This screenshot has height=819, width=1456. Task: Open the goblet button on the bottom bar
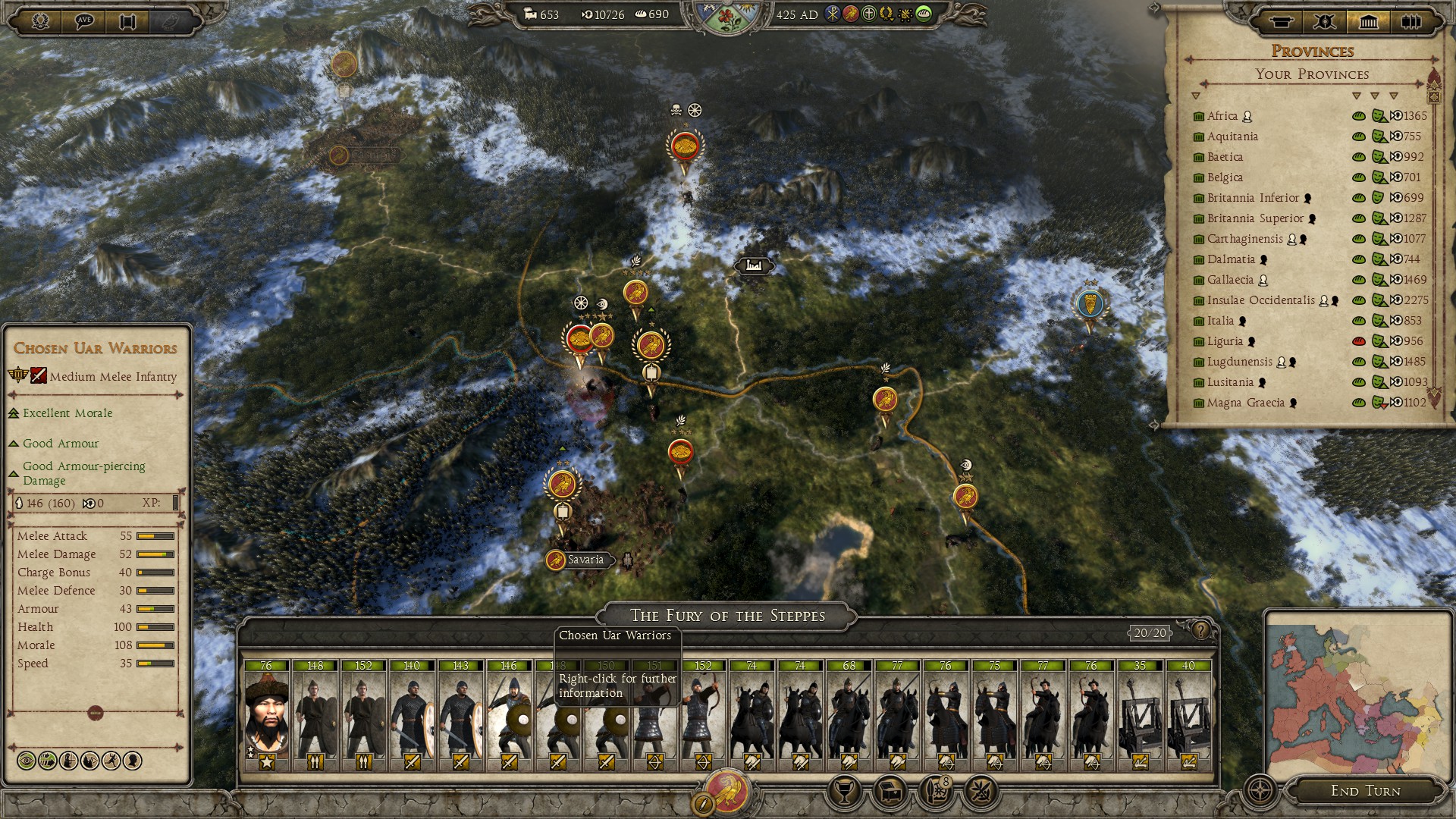[x=843, y=792]
